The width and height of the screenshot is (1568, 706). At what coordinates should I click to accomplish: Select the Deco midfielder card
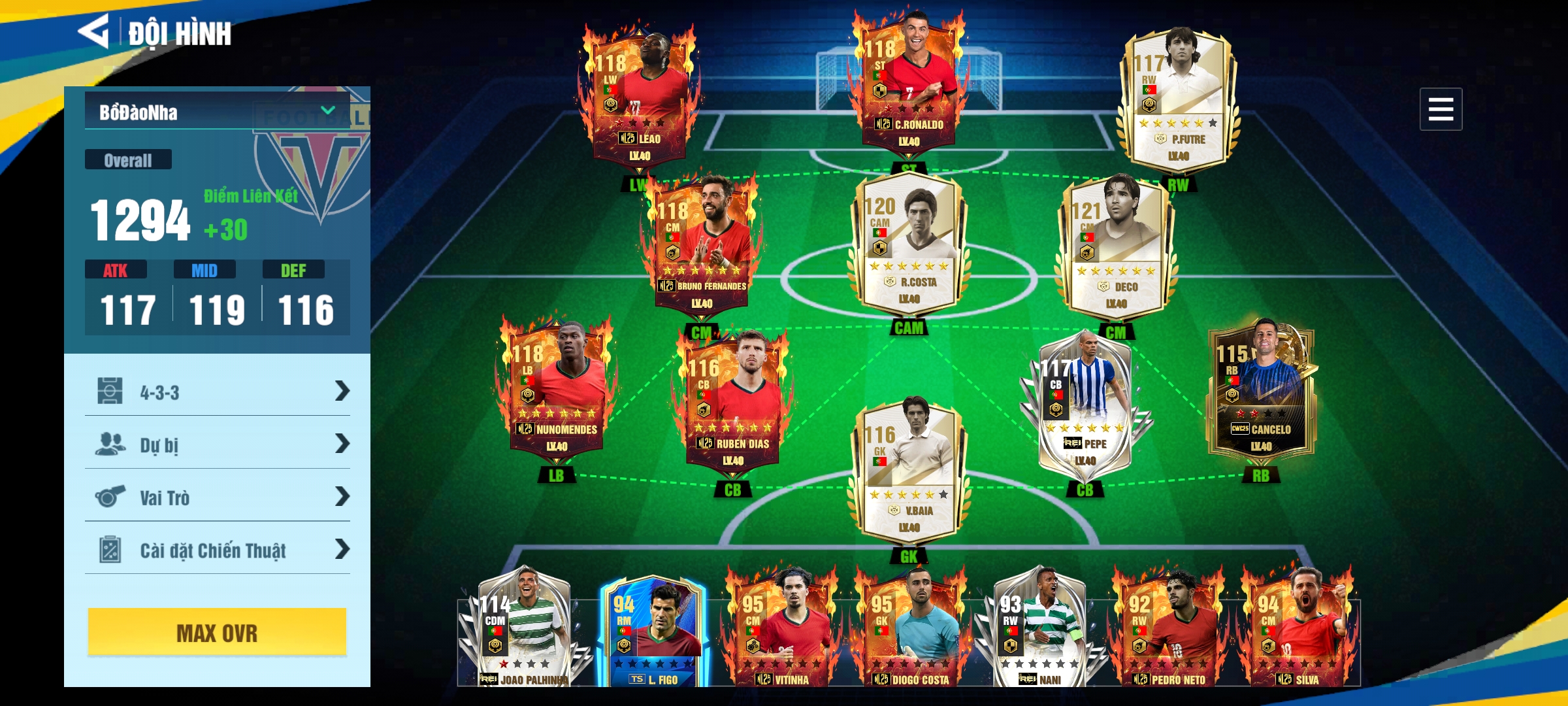pyautogui.click(x=1116, y=248)
